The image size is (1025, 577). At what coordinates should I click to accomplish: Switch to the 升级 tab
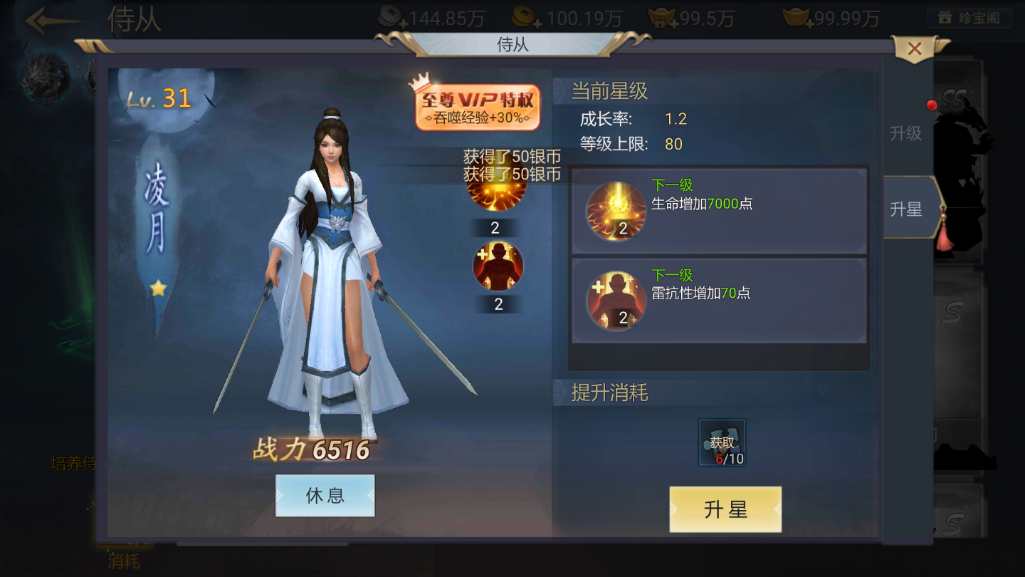pyautogui.click(x=905, y=133)
